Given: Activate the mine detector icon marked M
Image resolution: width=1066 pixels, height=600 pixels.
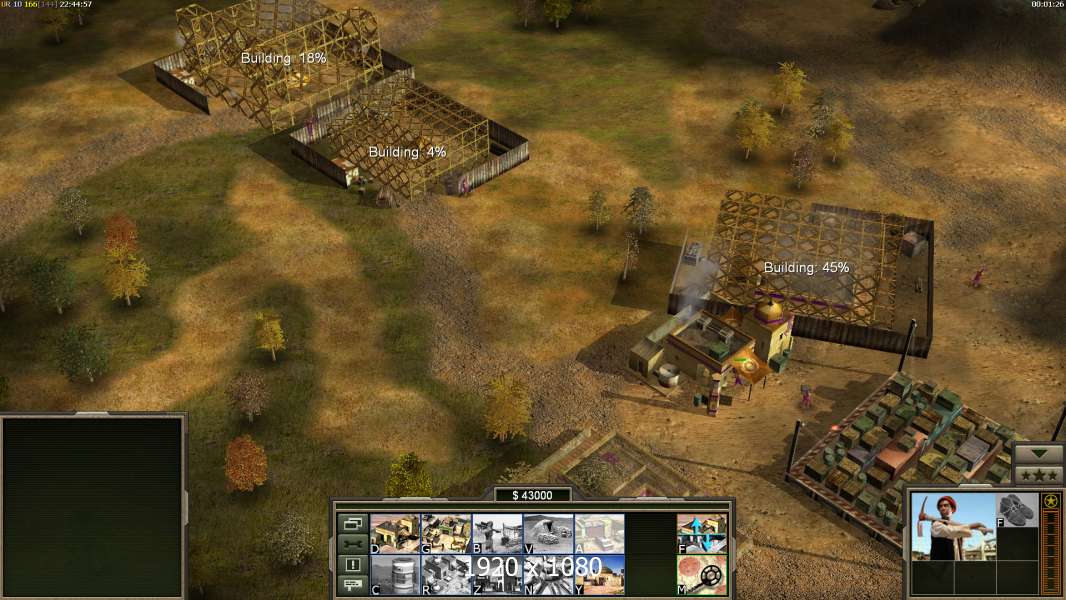Looking at the screenshot, I should 702,575.
